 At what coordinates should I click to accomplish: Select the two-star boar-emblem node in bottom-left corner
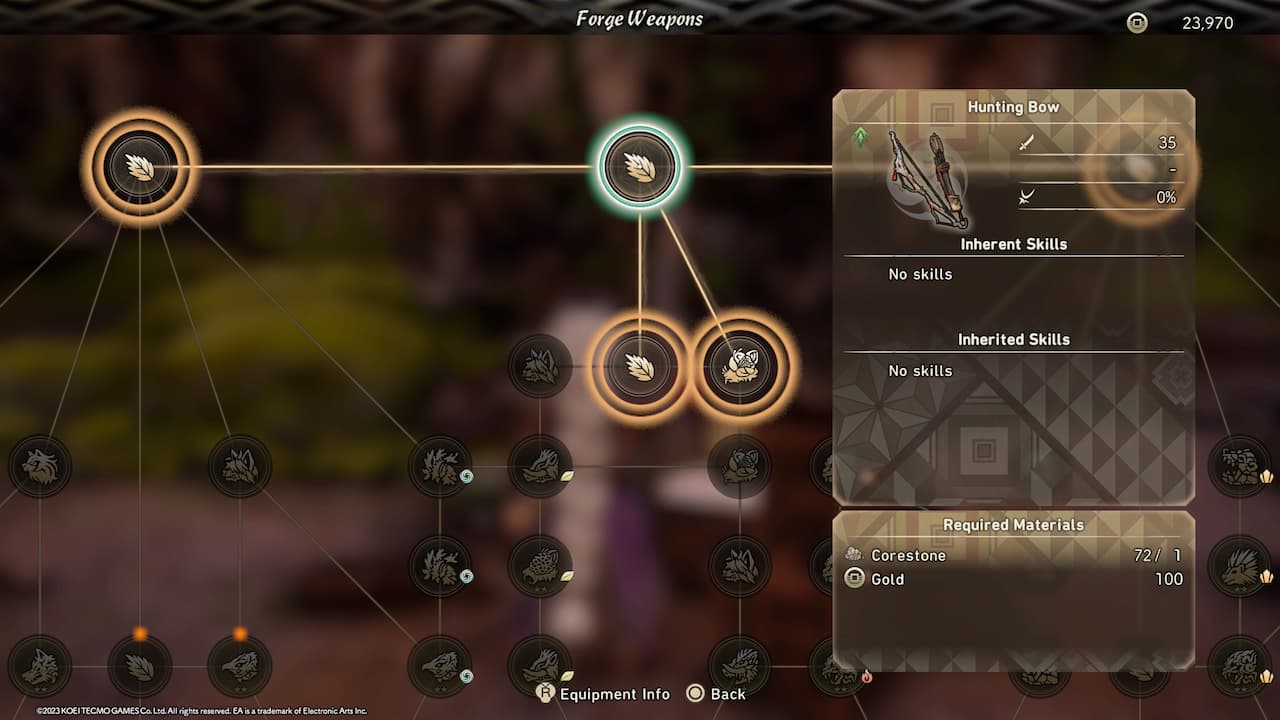point(40,665)
